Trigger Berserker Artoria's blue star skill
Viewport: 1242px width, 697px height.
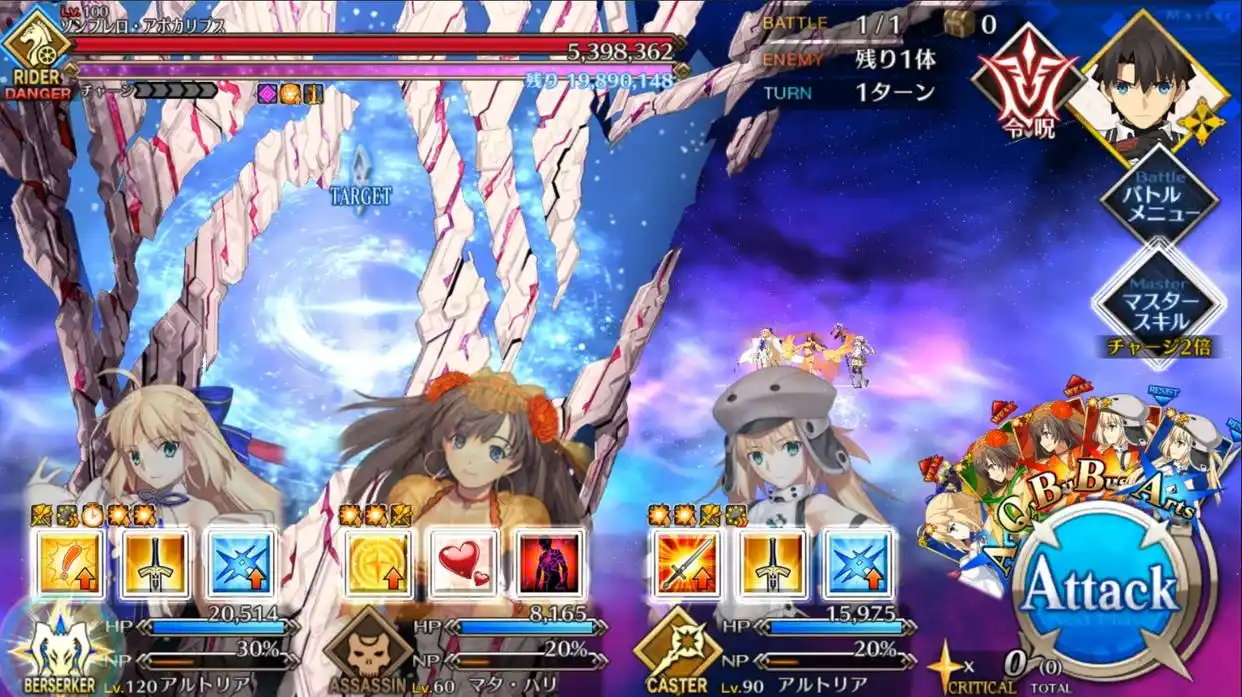click(240, 563)
